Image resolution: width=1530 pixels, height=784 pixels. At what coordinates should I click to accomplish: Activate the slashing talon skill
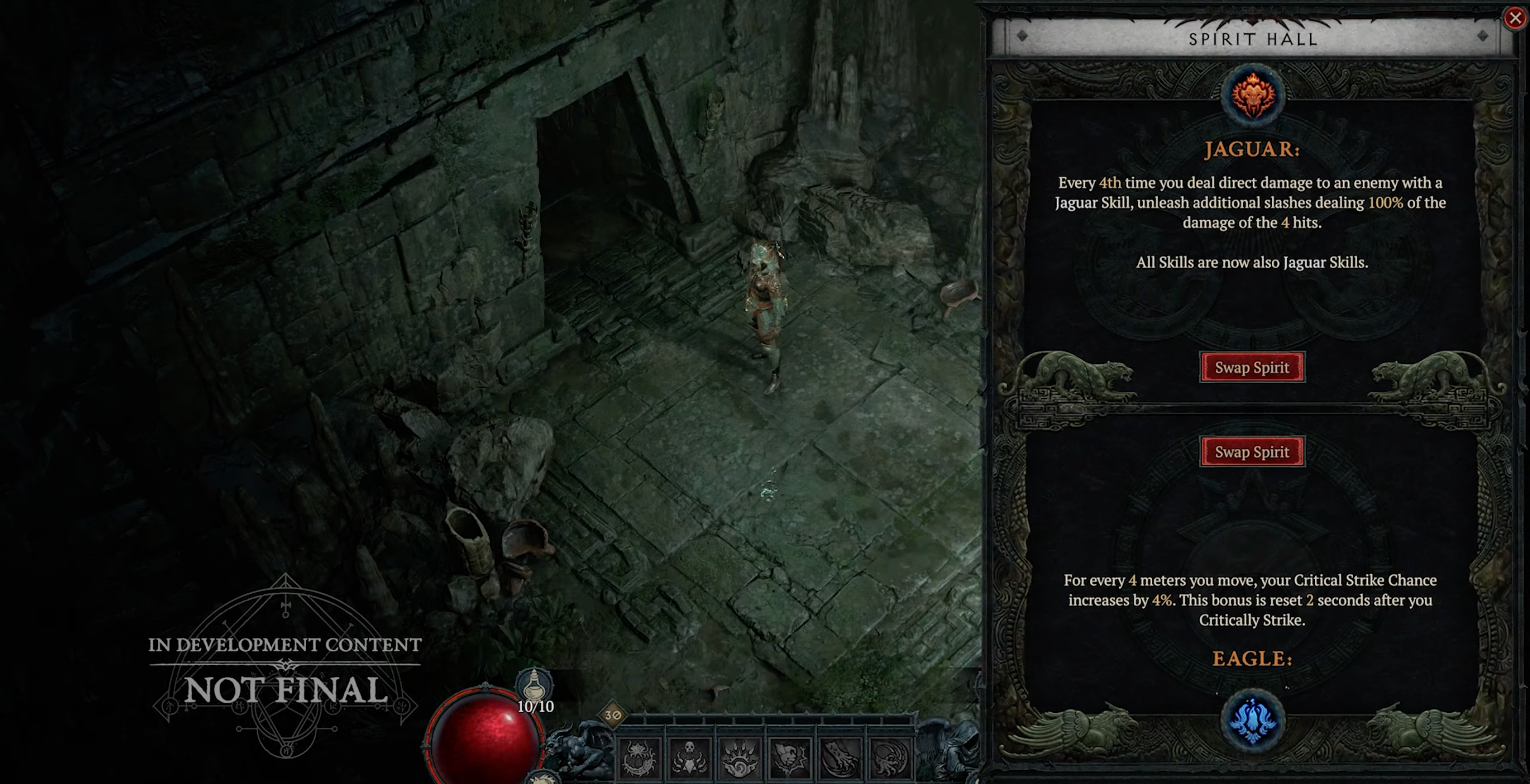click(x=840, y=758)
